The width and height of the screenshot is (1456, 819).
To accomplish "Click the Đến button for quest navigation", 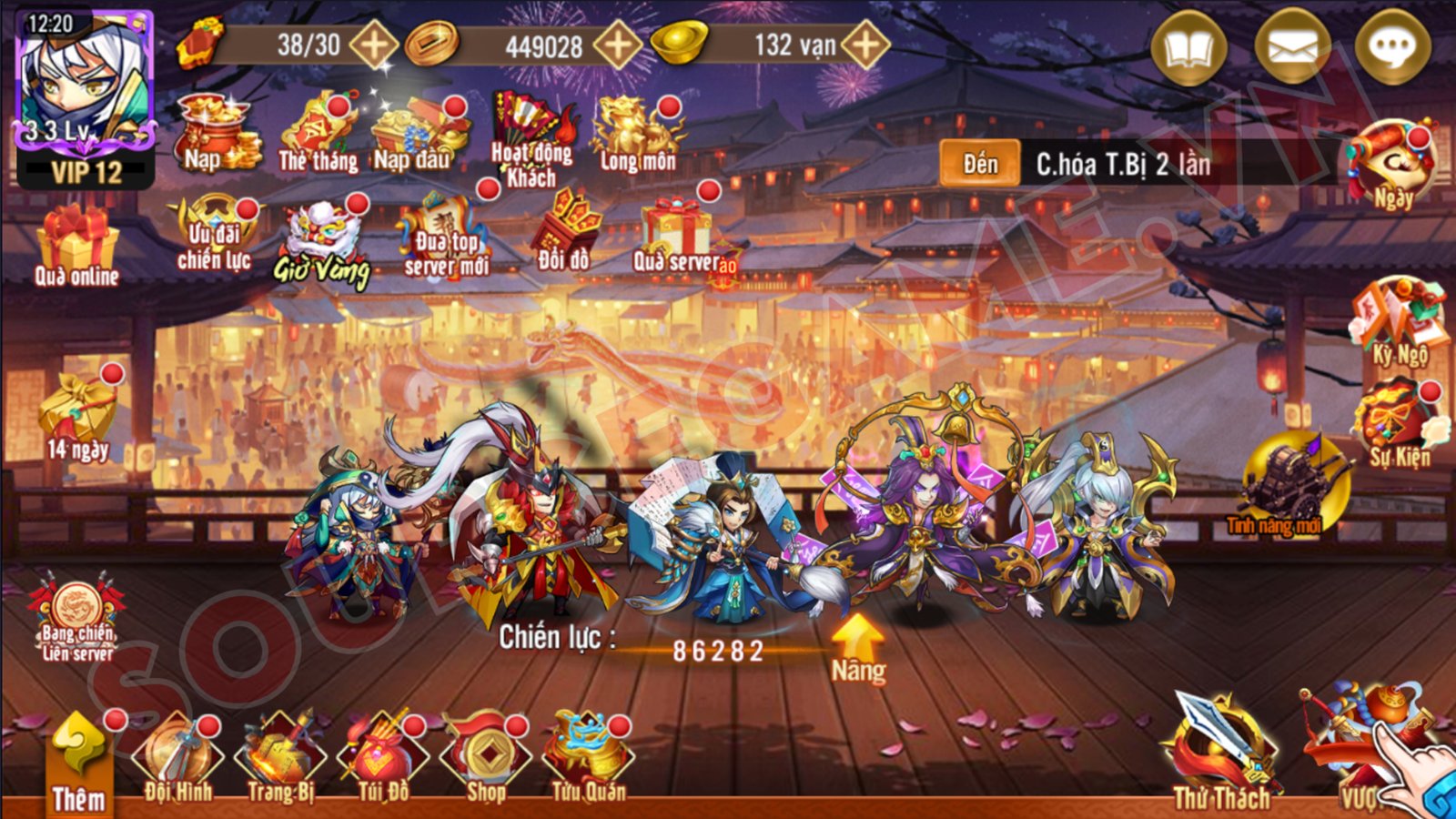I will pos(983,164).
